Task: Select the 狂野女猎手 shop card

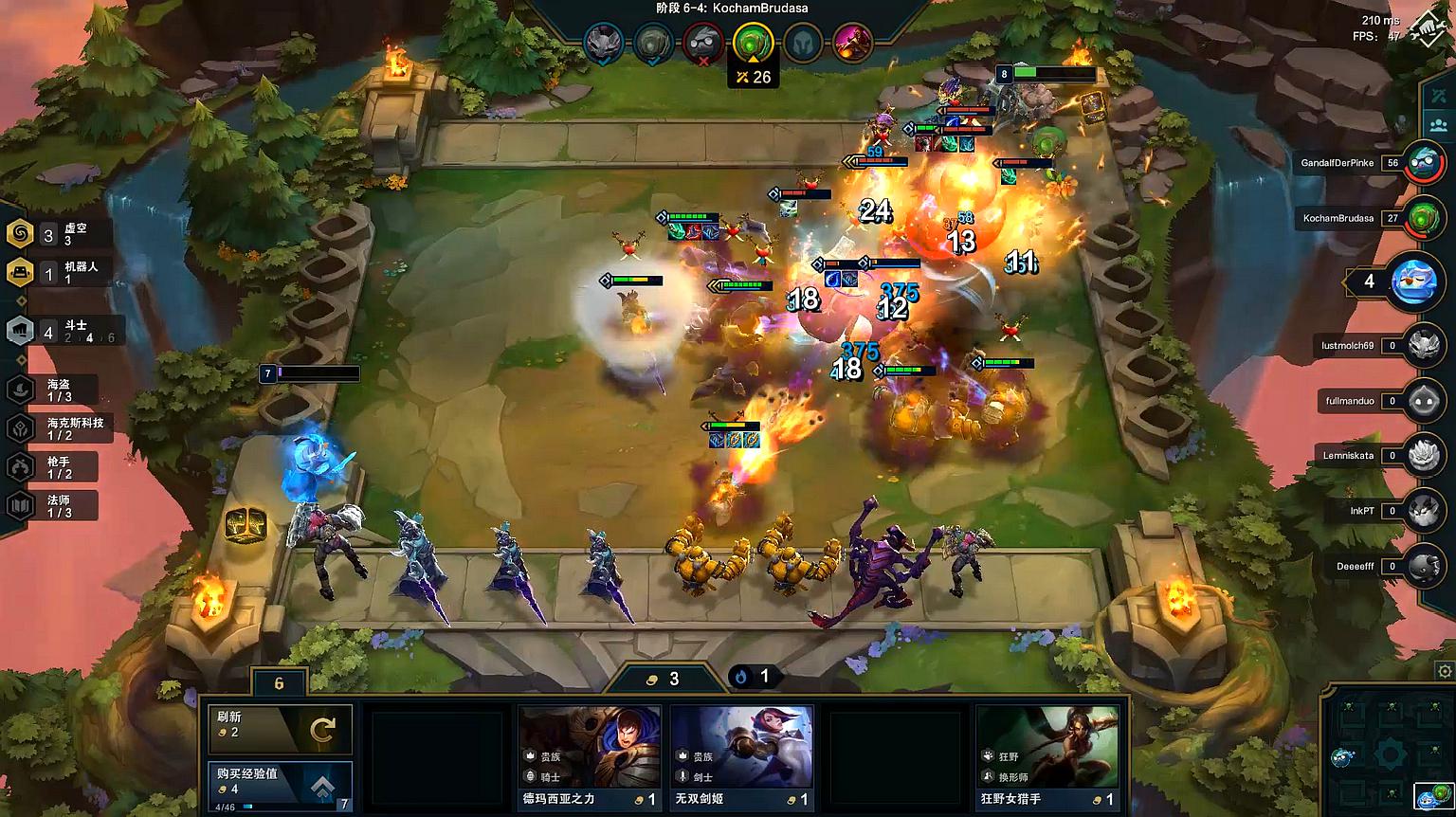Action: tap(1047, 758)
